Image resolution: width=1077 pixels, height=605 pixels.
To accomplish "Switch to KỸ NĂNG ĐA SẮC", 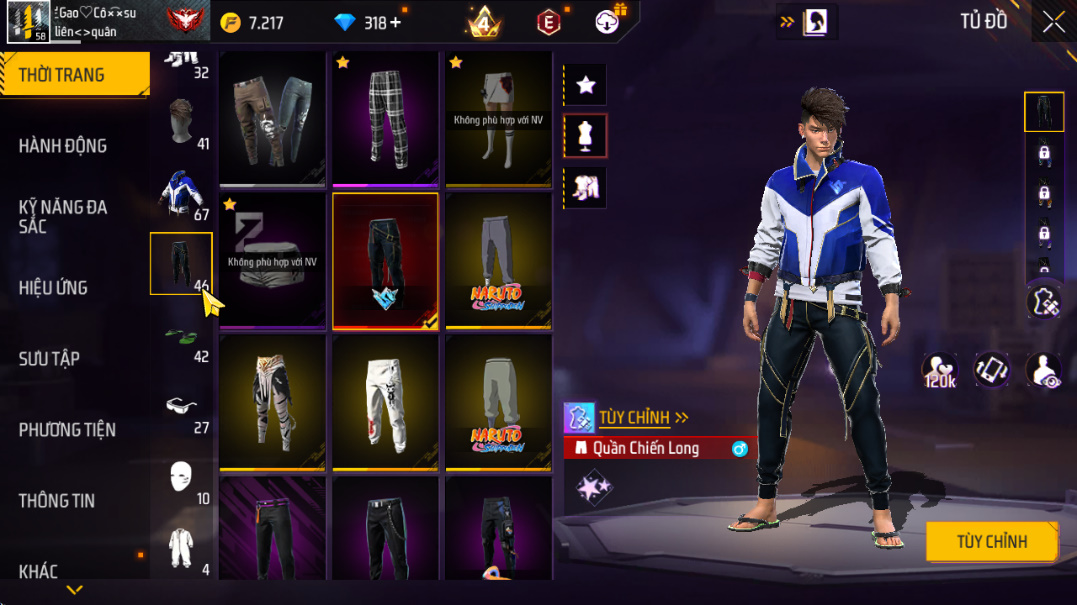I will 62,216.
